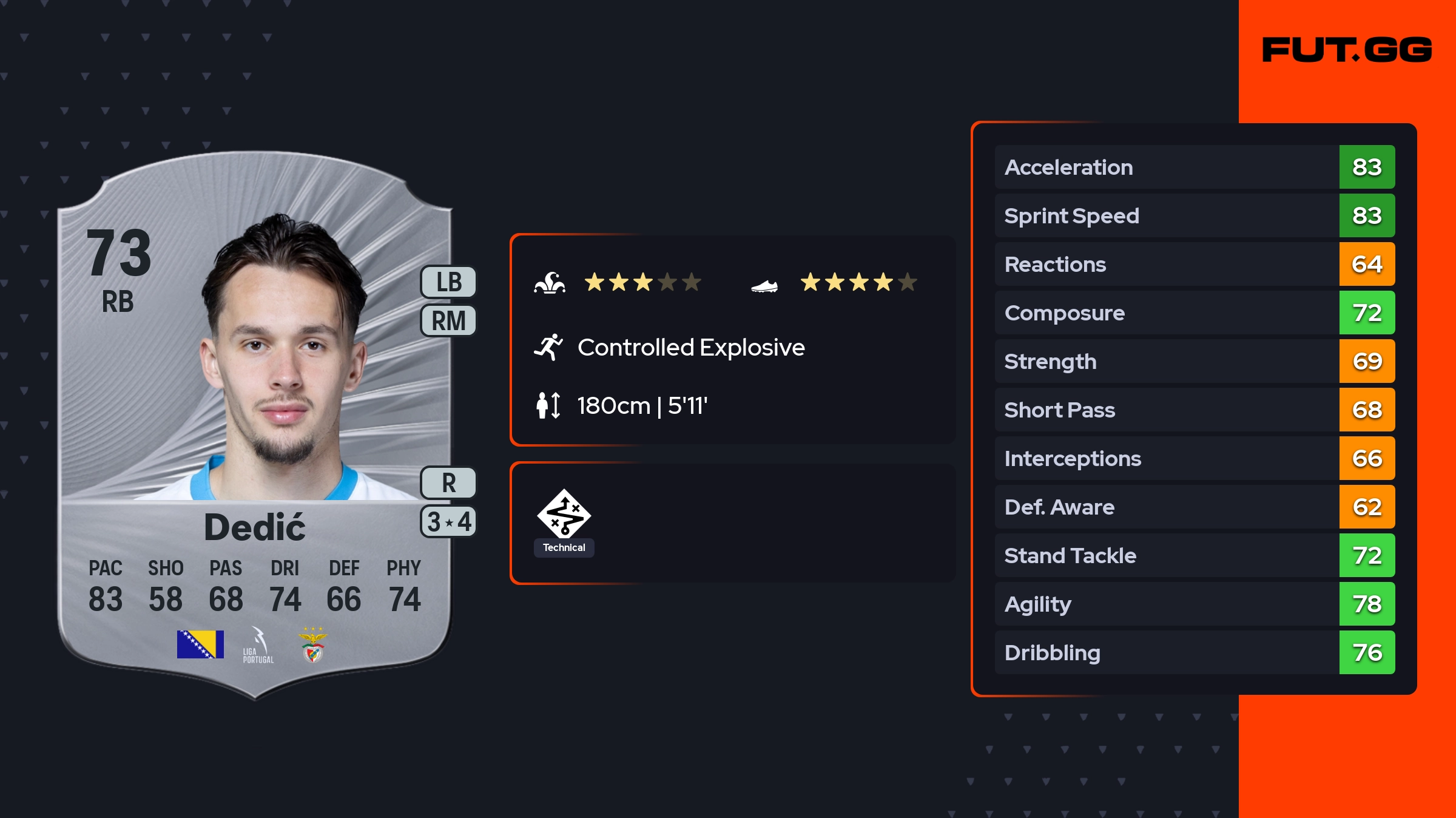1456x818 pixels.
Task: Select the Technical playstyle icon
Action: point(564,515)
